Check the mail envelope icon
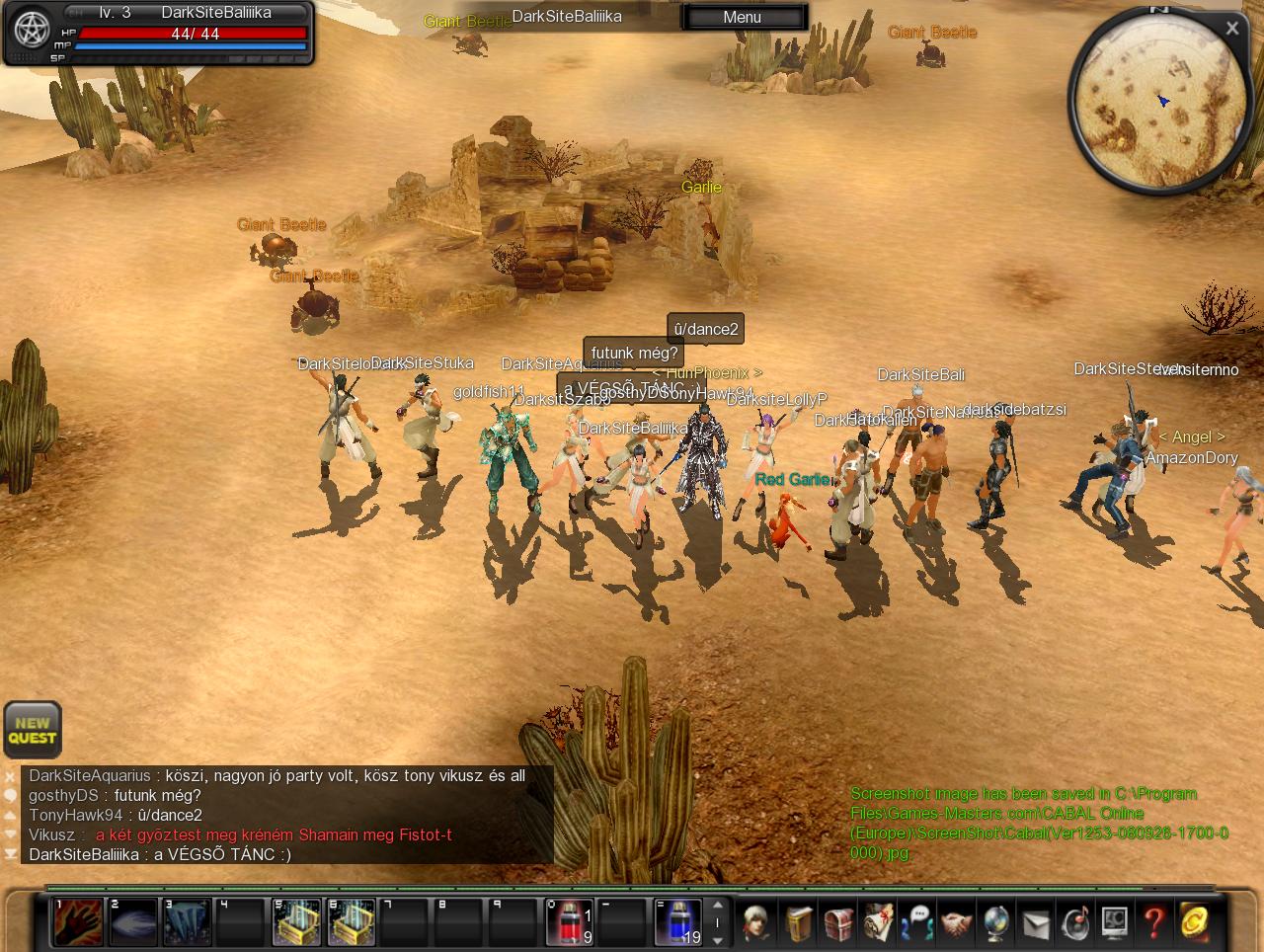 pos(1035,922)
